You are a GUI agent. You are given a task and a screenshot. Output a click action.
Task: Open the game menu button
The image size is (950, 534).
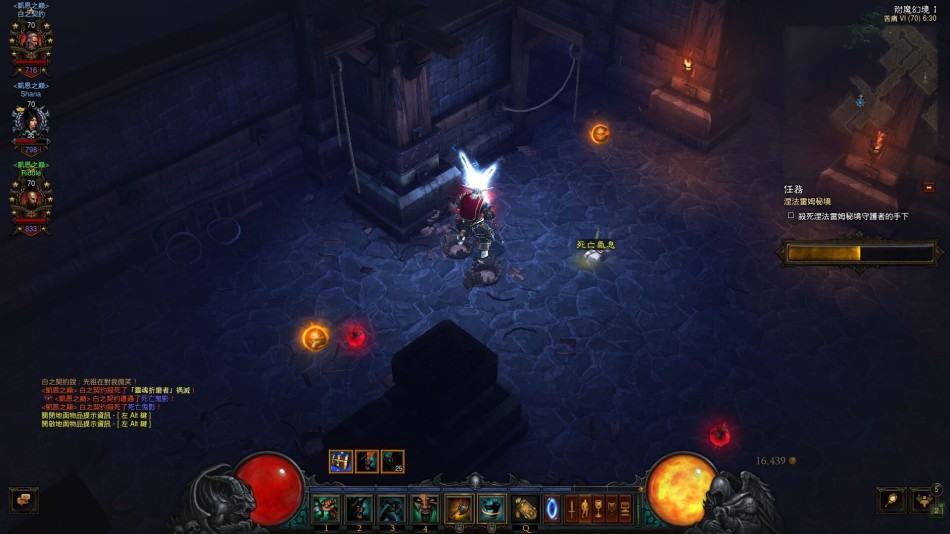625,509
